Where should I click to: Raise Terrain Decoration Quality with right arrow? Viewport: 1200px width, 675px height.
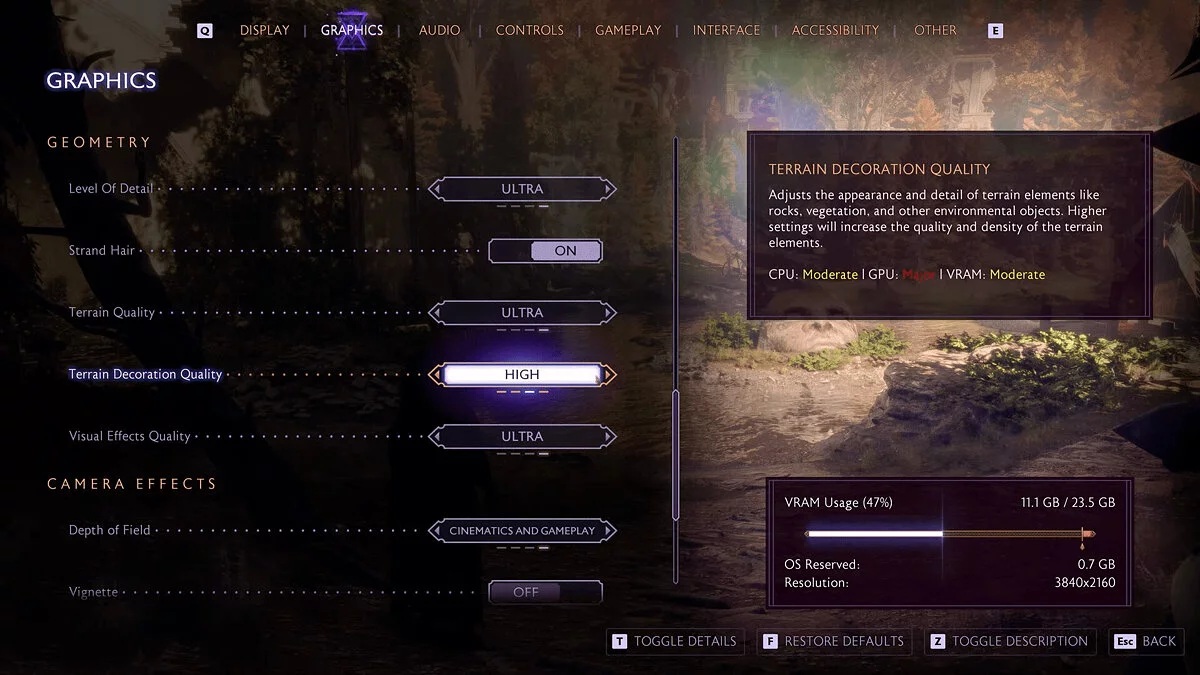click(610, 375)
